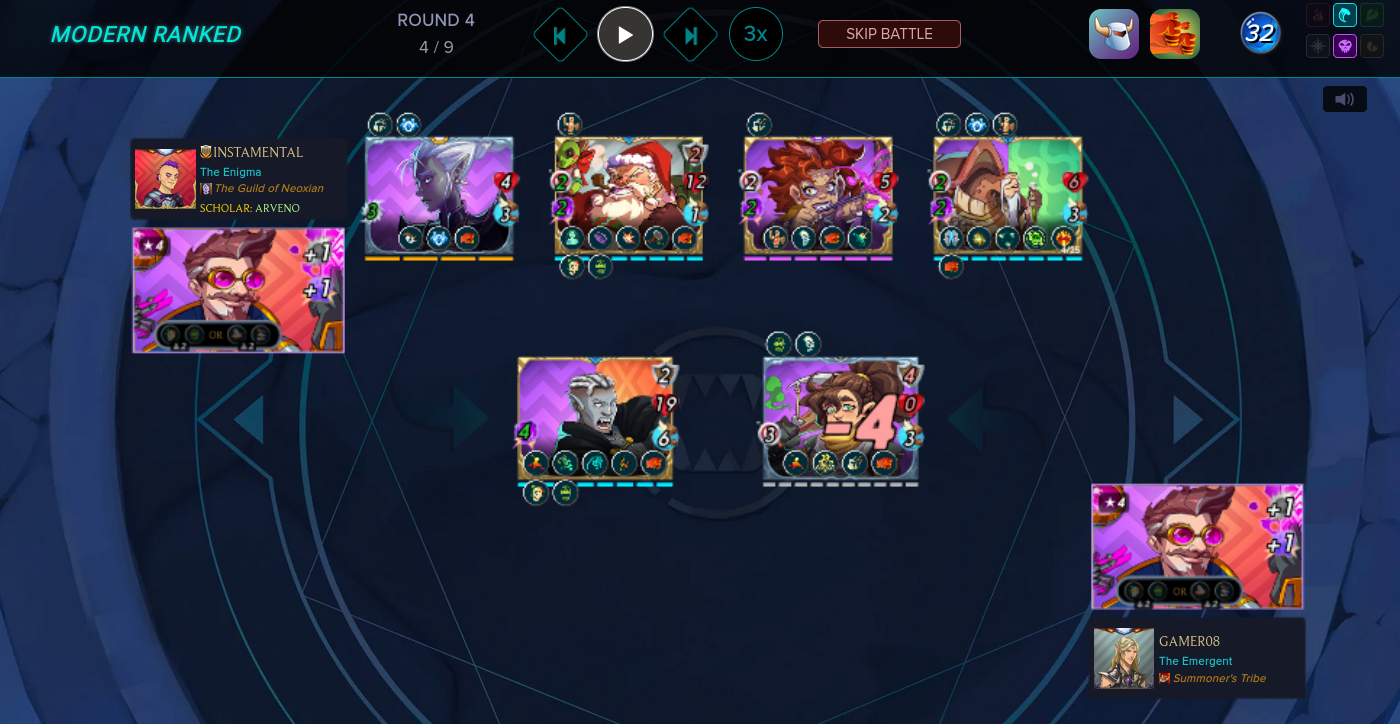1400x724 pixels.
Task: Select the red-haired monster card with 5 health
Action: (x=818, y=195)
